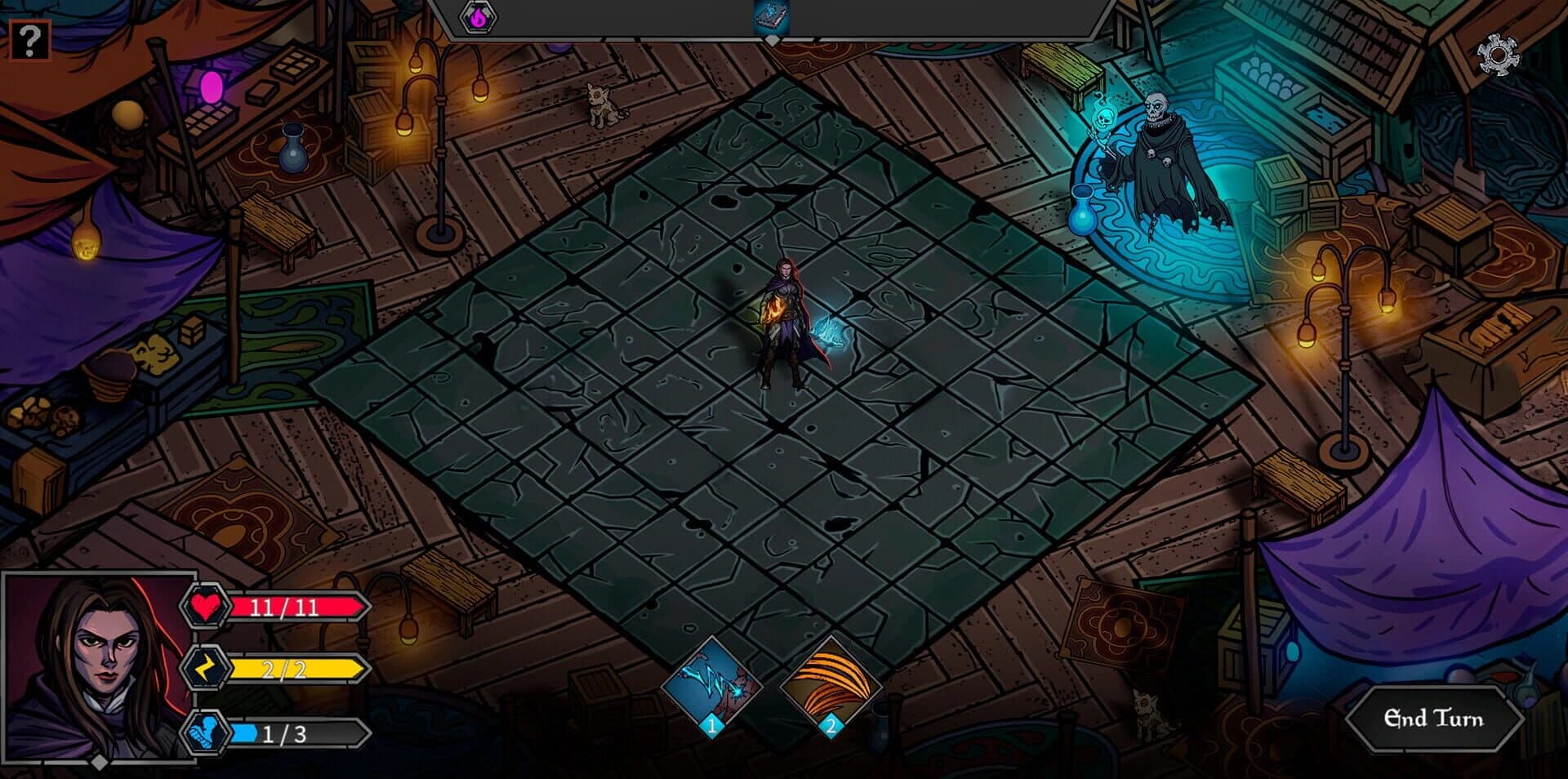Viewport: 1568px width, 779px height.
Task: Expand the stats panel via the diamond handle
Action: click(98, 763)
